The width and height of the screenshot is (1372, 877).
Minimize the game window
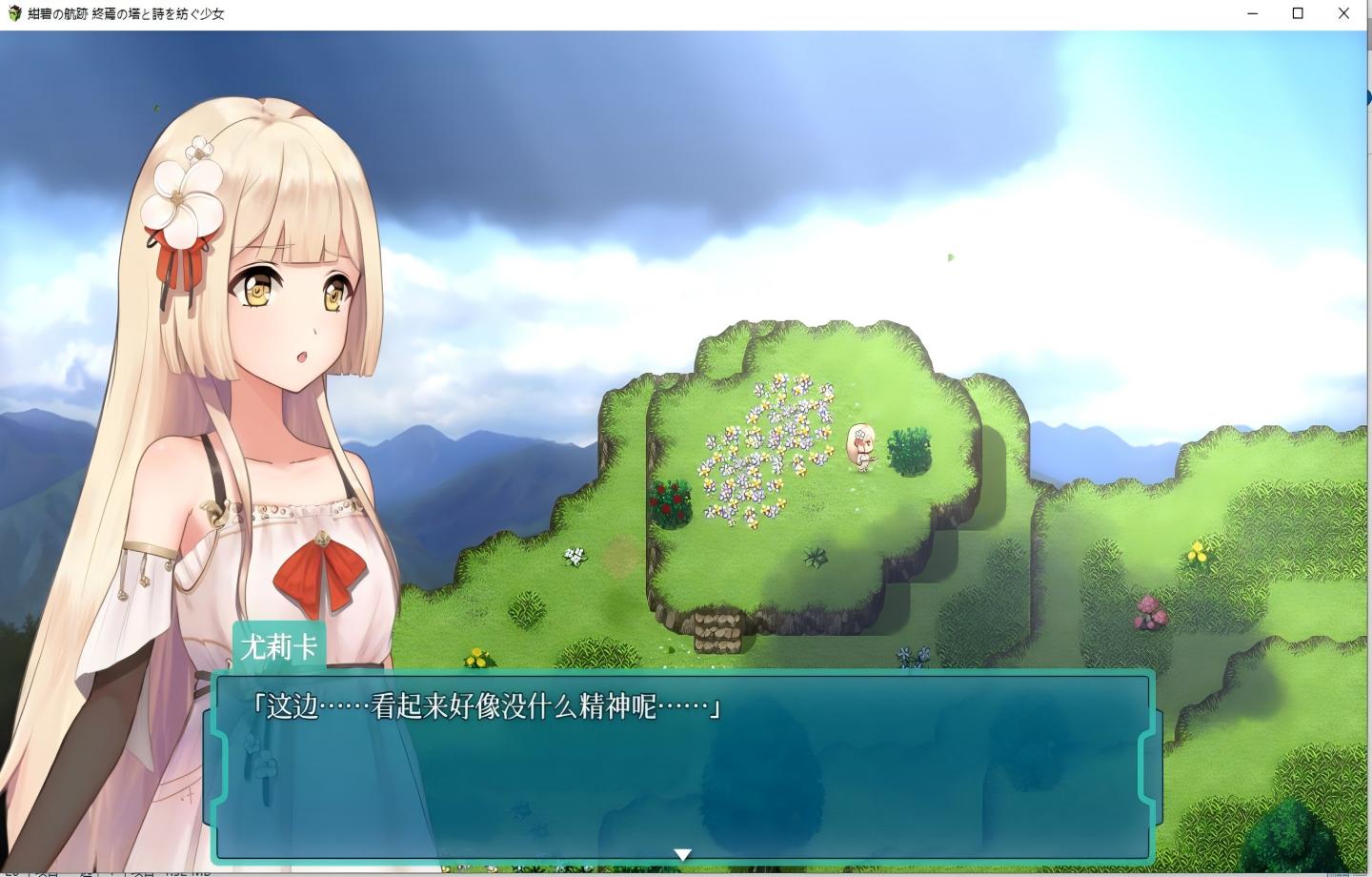coord(1252,13)
